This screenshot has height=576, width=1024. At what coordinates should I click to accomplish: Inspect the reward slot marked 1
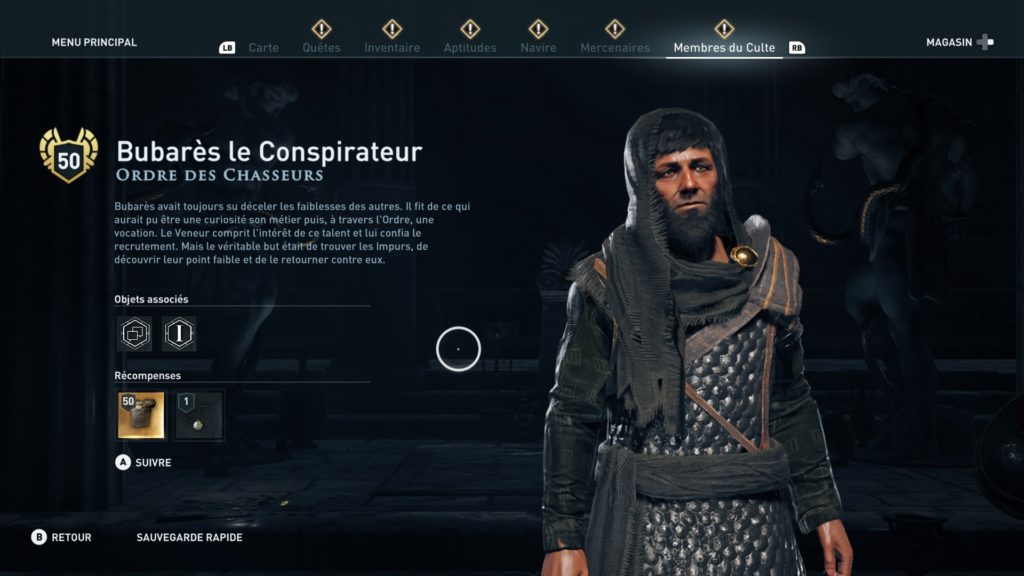[199, 415]
